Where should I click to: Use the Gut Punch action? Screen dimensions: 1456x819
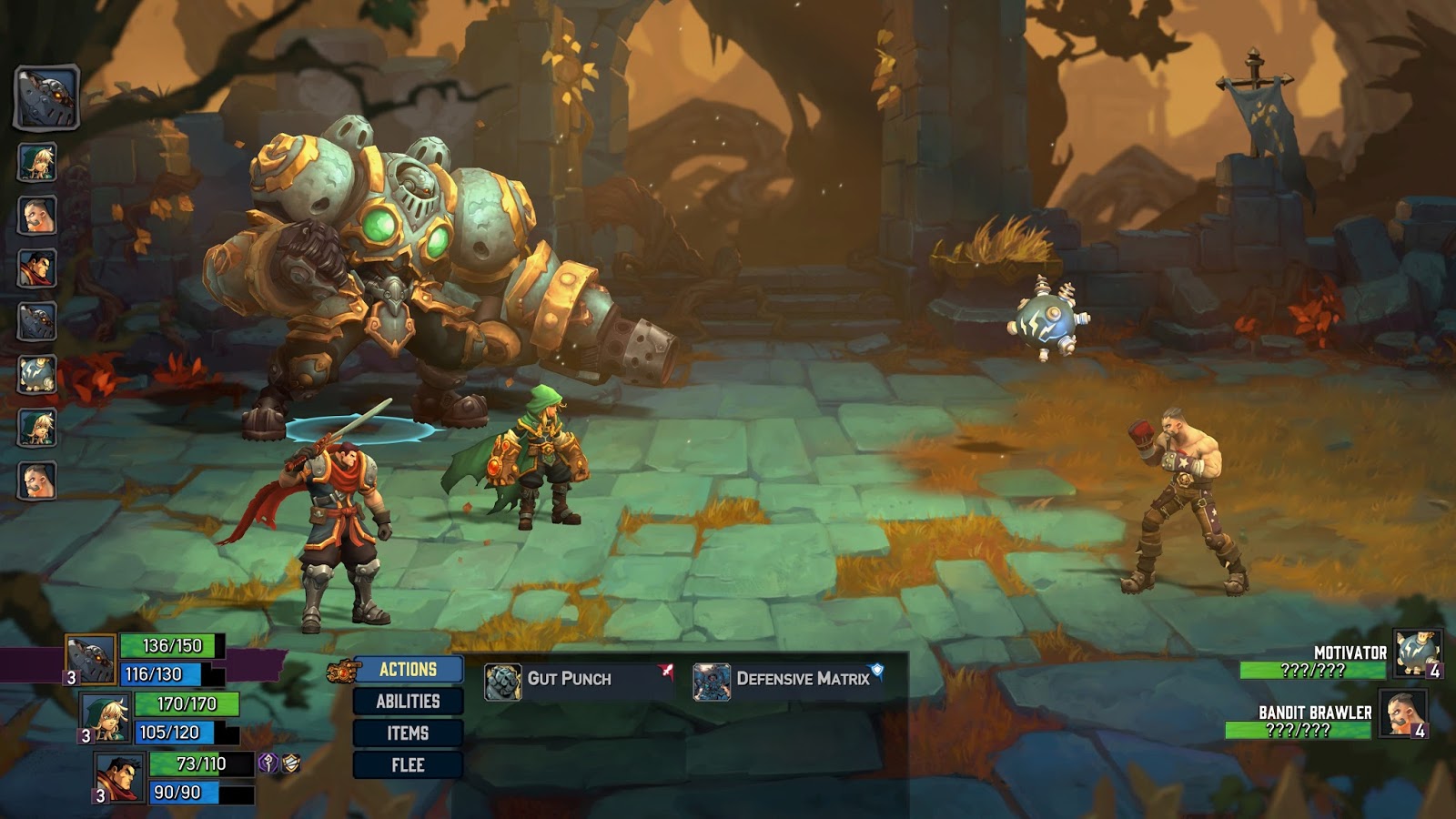coord(569,679)
